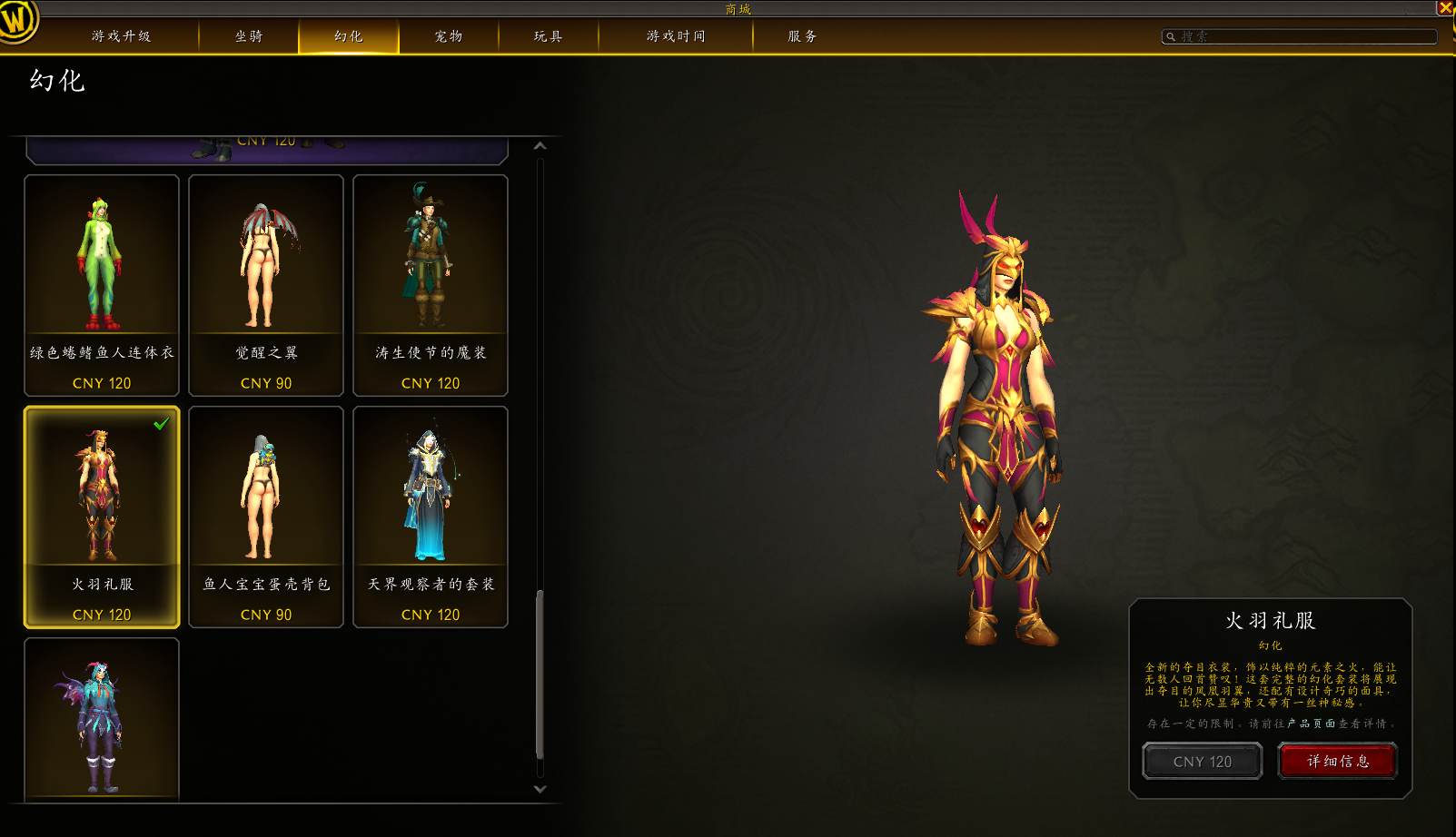Select the 幻化 transmog tab

348,36
